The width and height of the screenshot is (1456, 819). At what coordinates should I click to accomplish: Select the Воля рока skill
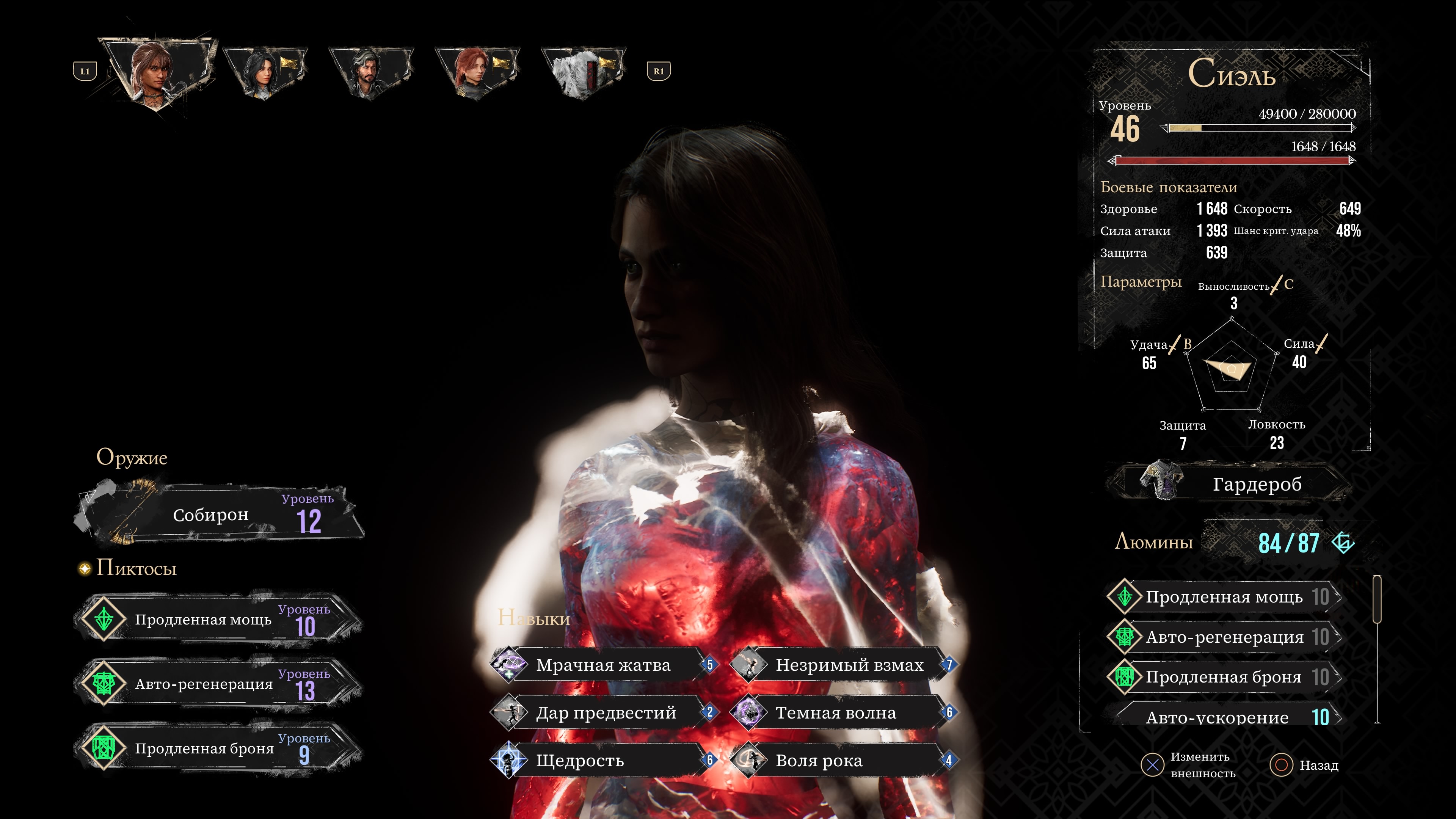point(842,761)
